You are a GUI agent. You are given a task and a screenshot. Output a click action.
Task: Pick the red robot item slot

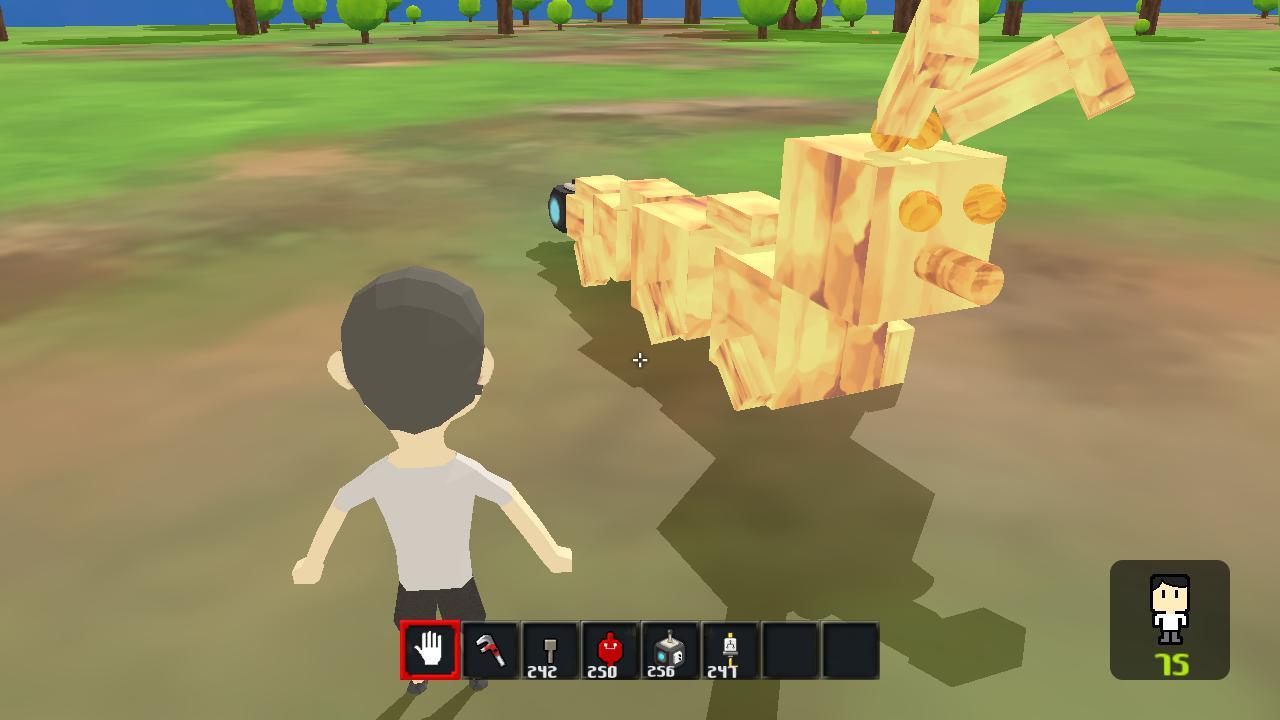(x=610, y=650)
